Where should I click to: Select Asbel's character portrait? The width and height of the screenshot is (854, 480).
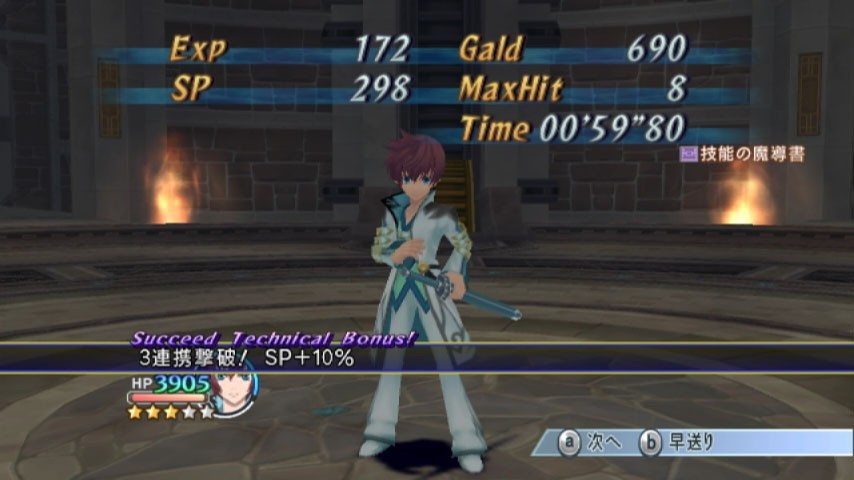(x=231, y=385)
